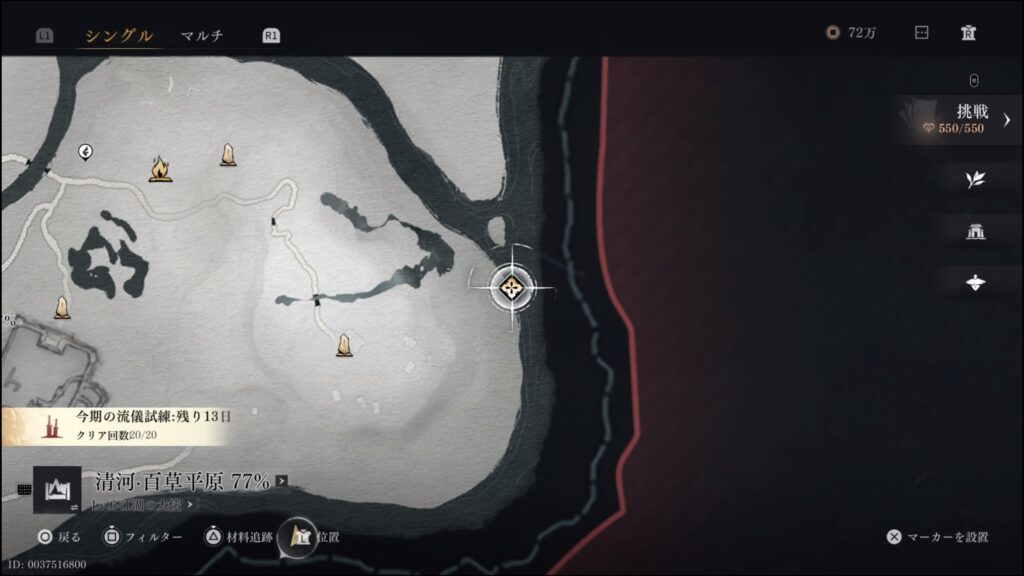Select the temple building icon
The image size is (1024, 576).
point(976,232)
